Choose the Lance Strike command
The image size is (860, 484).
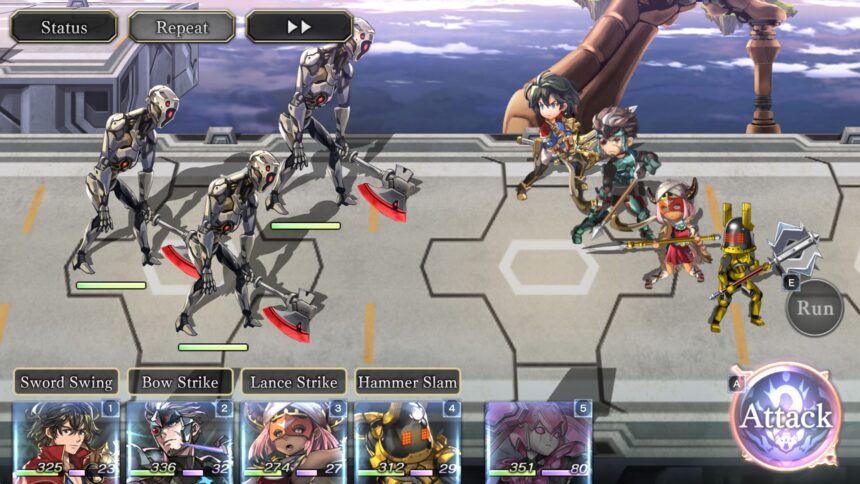294,382
